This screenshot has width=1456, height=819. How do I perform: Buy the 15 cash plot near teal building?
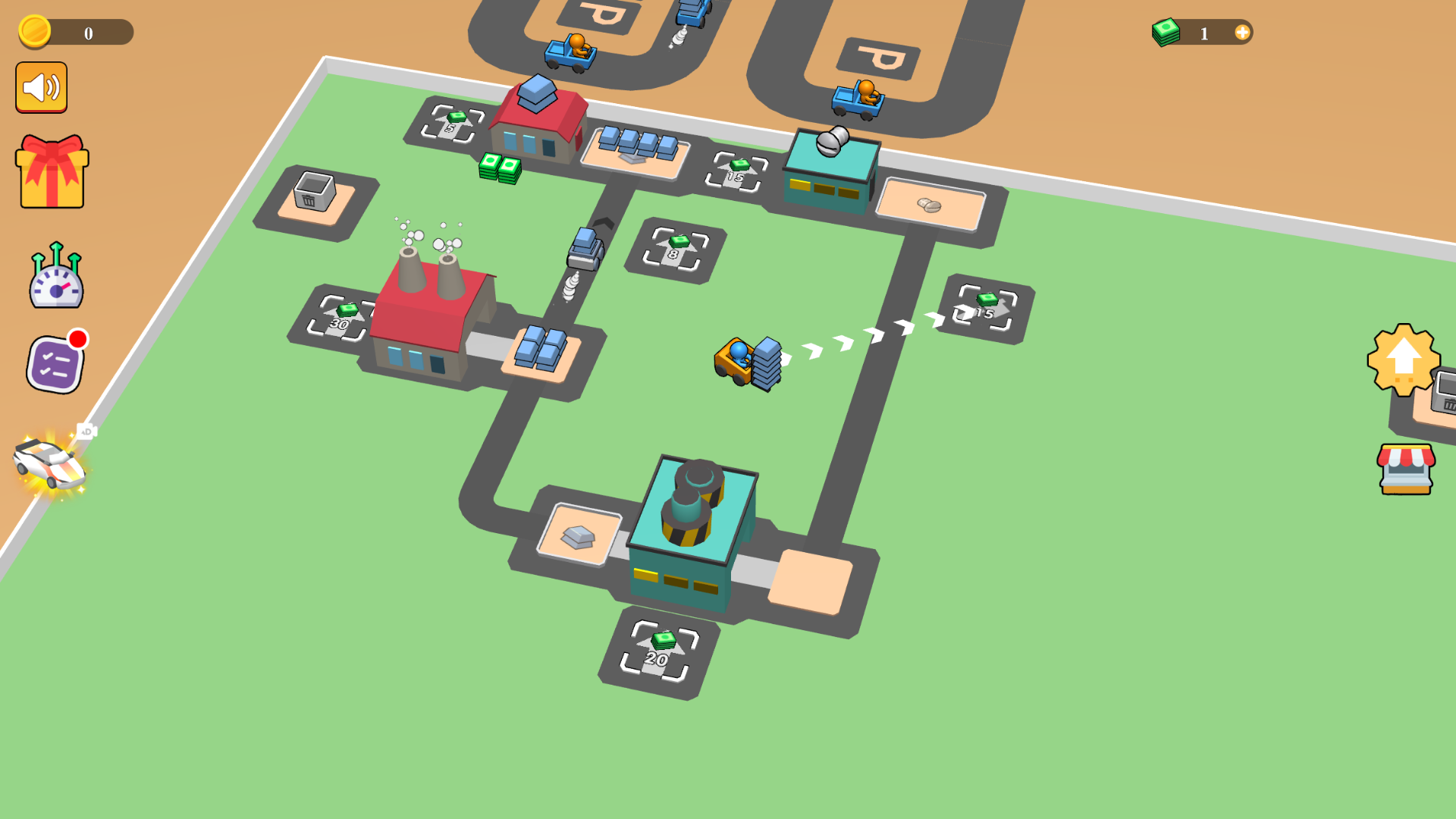[x=734, y=171]
